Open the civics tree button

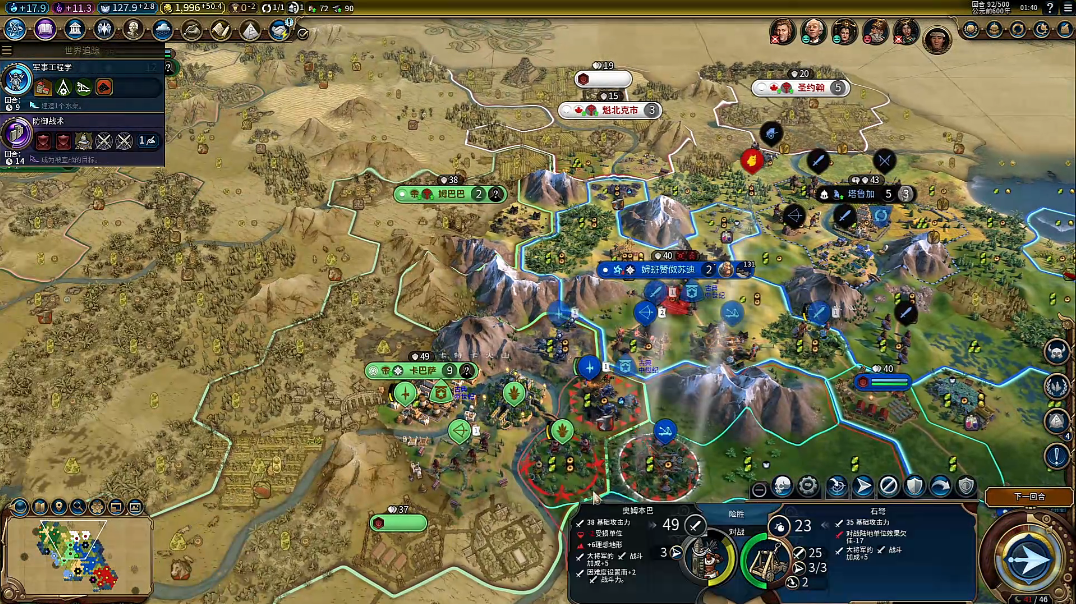(x=45, y=29)
